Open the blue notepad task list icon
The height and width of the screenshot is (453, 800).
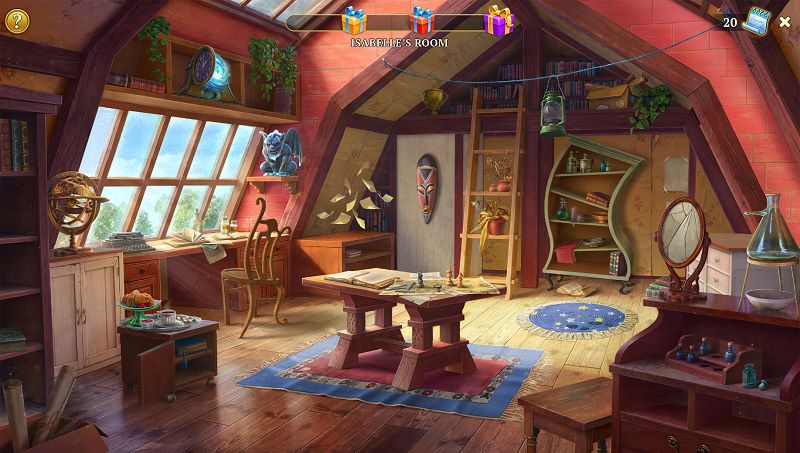point(755,22)
